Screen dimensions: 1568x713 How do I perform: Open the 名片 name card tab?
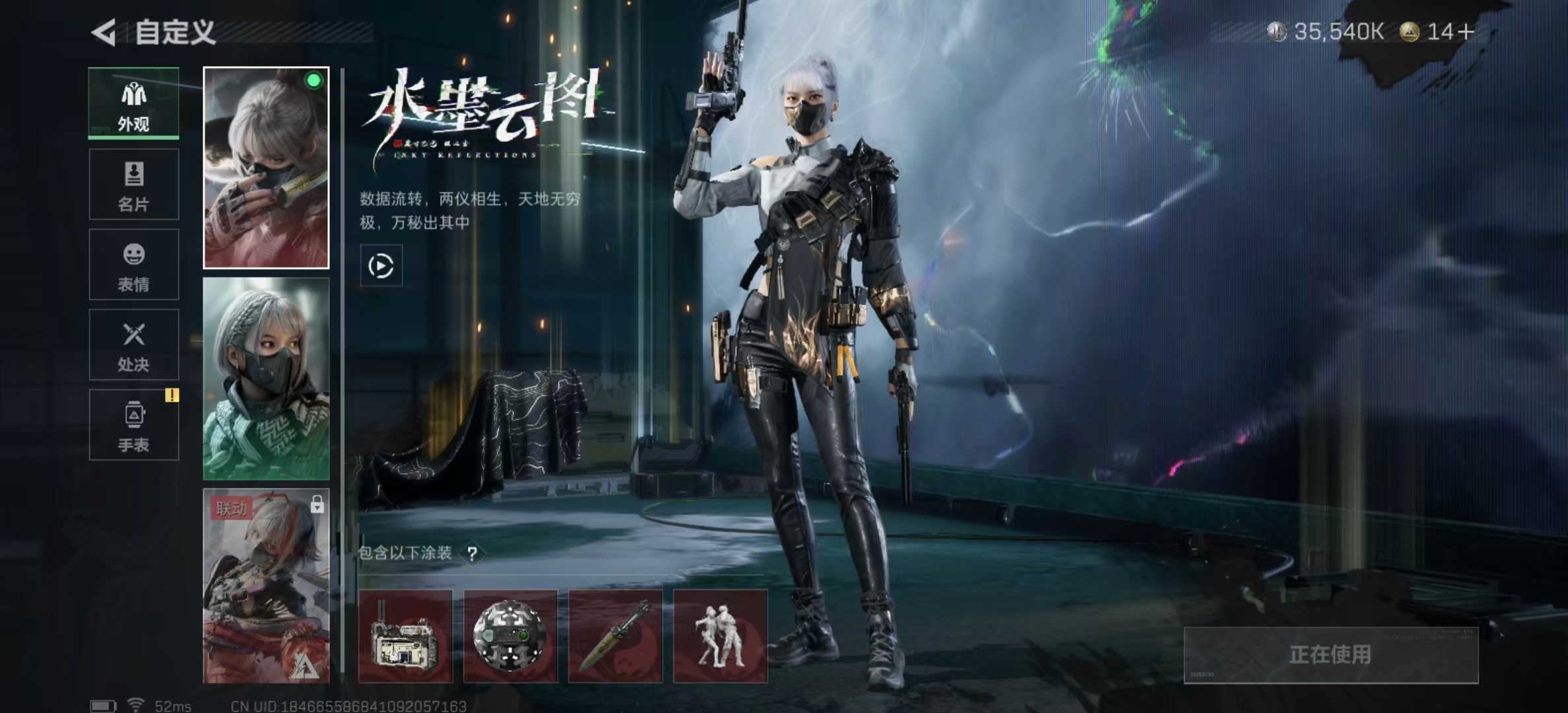click(134, 184)
